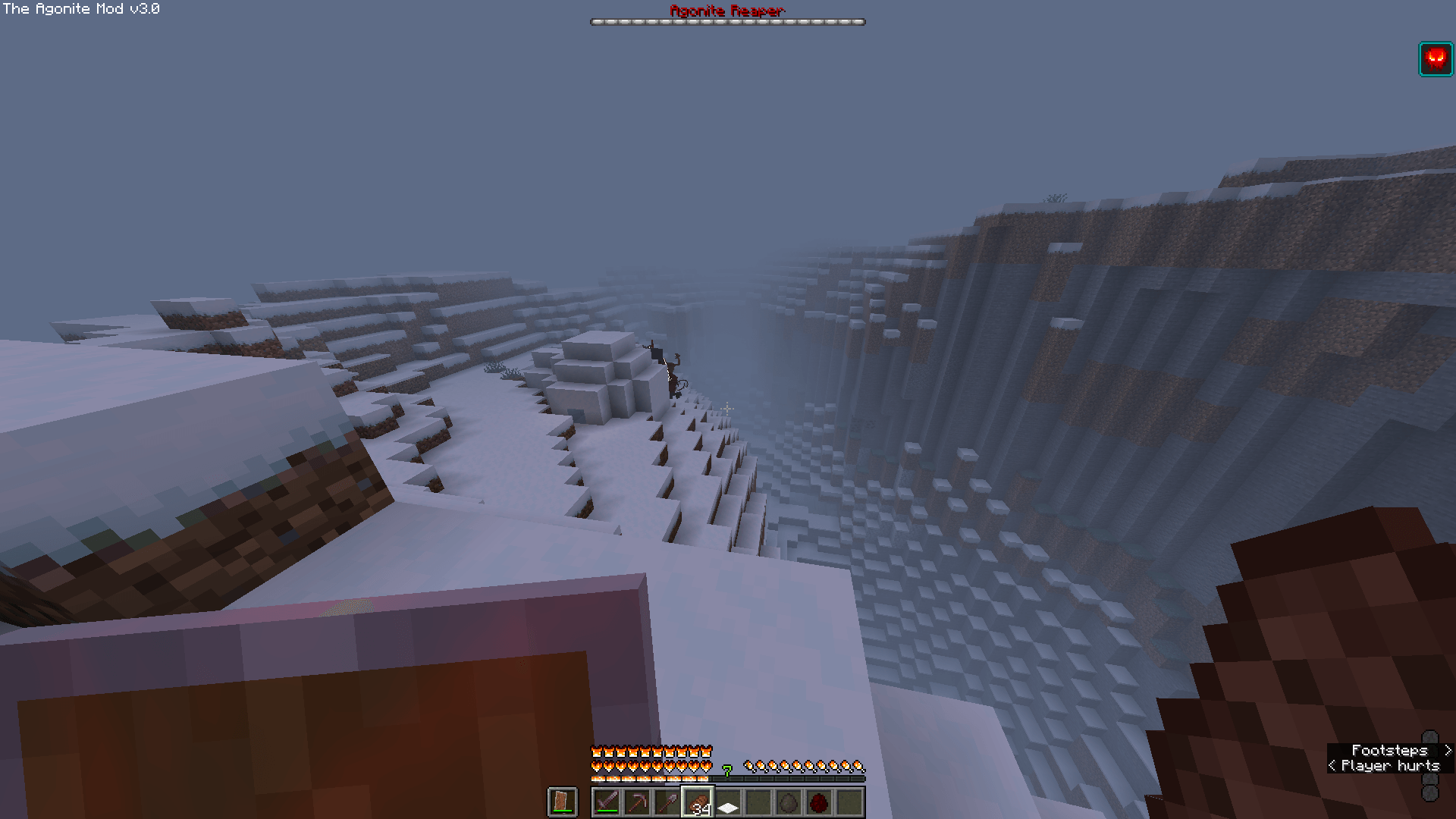Select the red spawn egg slot
This screenshot has height=819, width=1456.
[819, 802]
